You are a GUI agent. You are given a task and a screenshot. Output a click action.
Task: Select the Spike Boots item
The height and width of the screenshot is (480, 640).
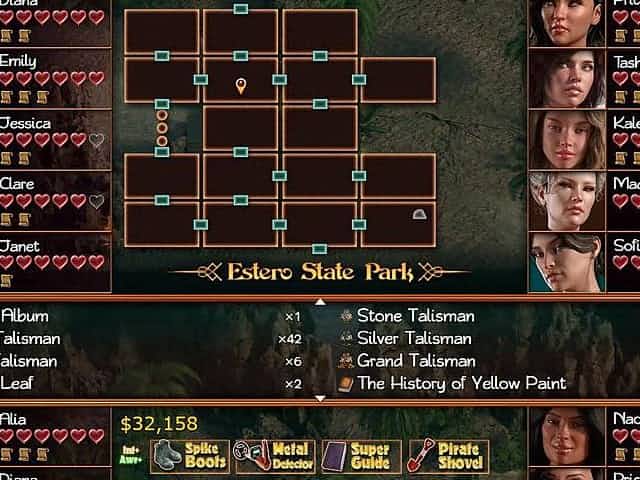point(188,457)
